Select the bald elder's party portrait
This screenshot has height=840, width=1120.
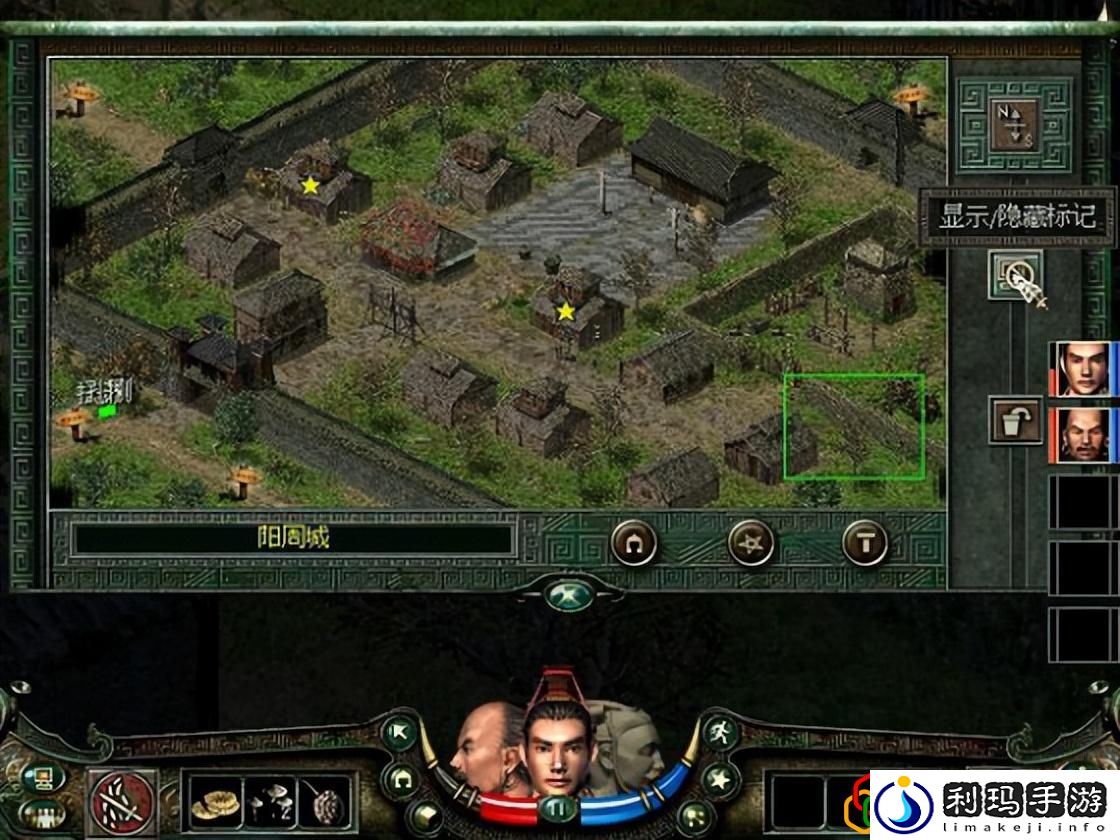point(1084,435)
